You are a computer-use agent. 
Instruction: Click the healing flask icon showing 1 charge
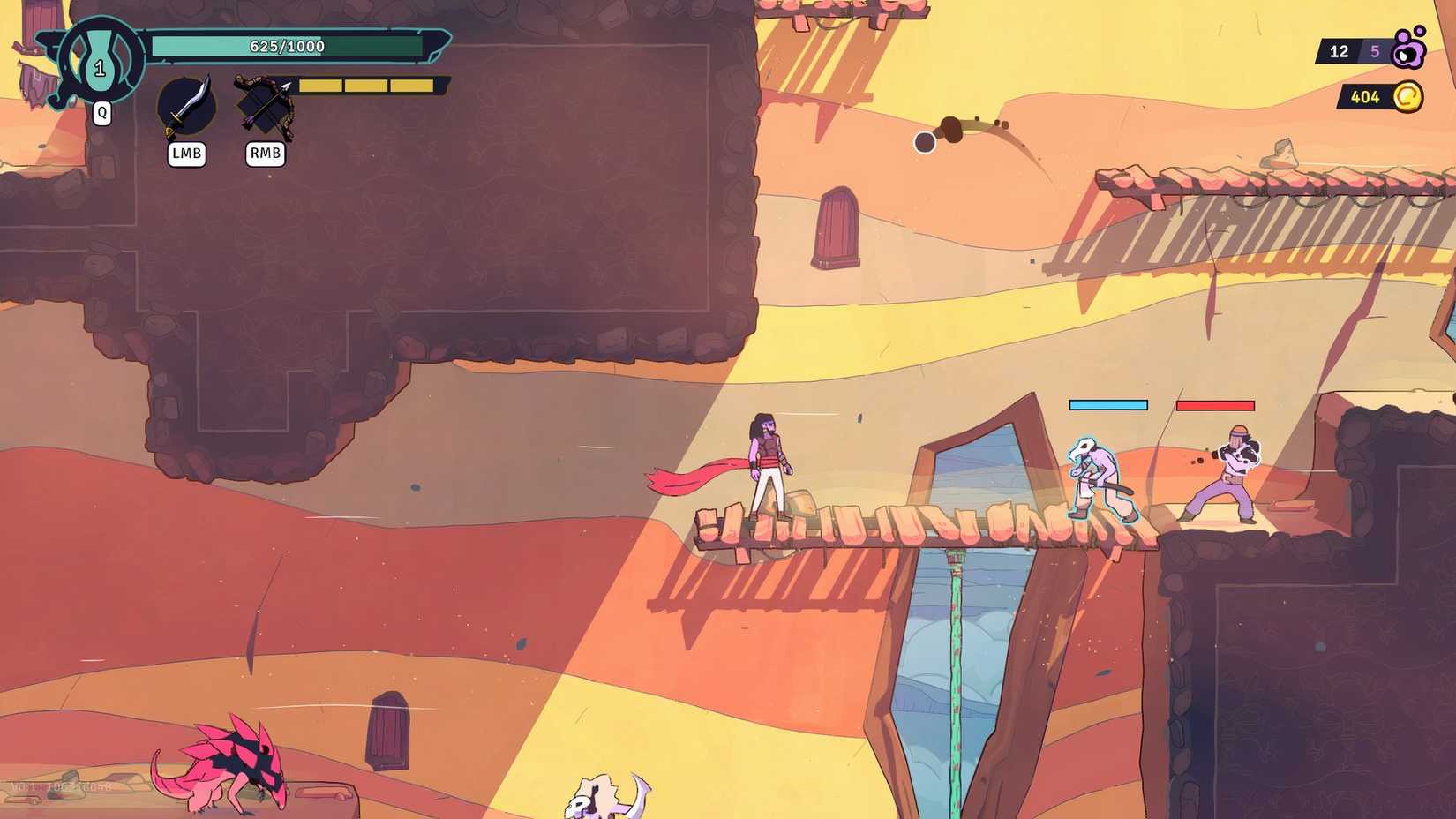pyautogui.click(x=100, y=62)
